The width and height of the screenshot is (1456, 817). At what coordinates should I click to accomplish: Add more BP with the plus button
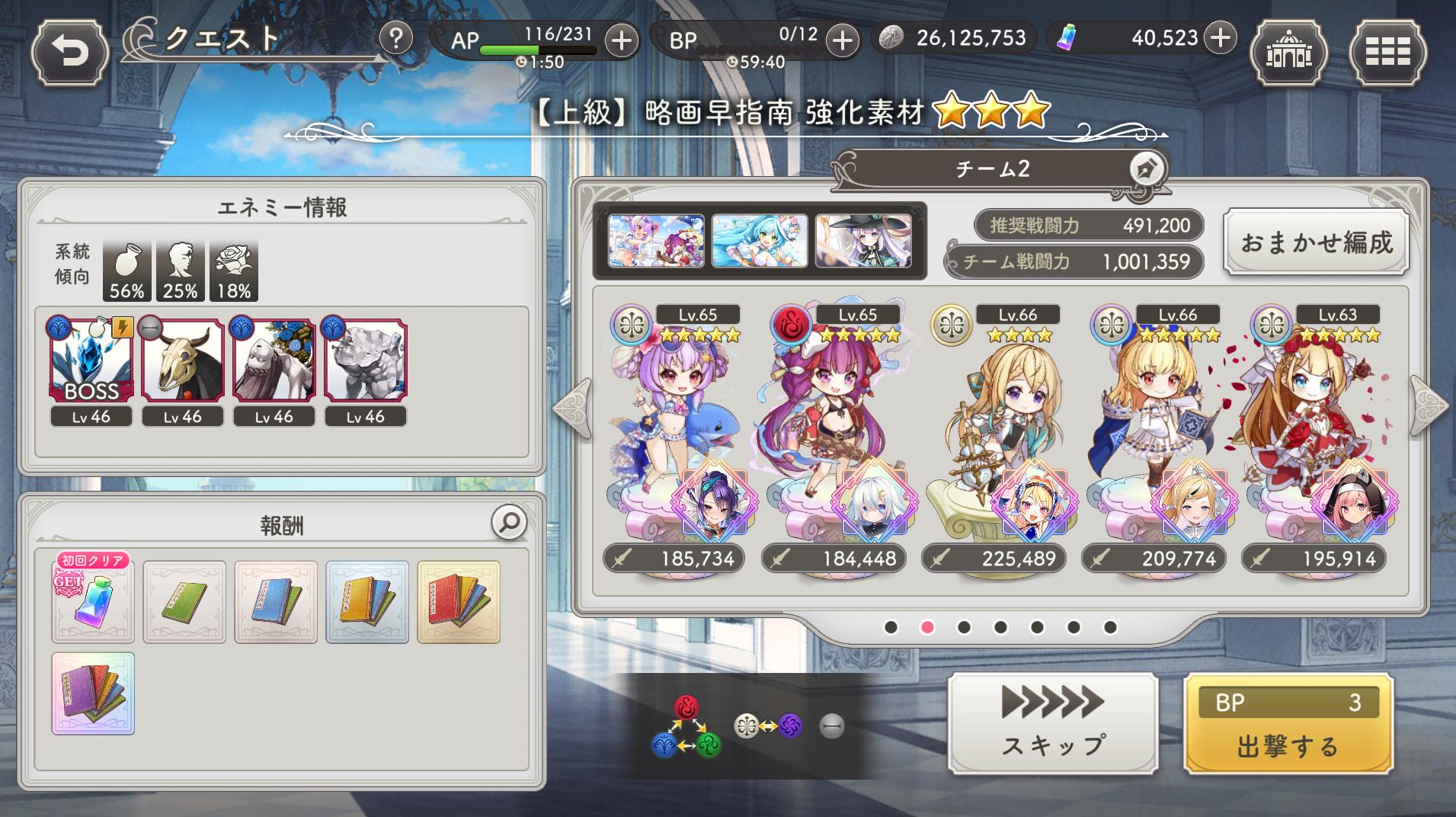tap(841, 40)
